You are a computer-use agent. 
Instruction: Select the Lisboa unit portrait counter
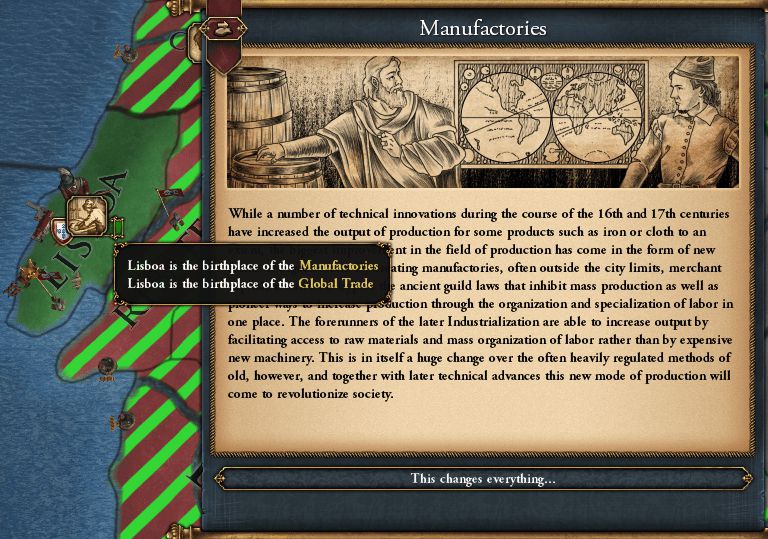coord(89,215)
